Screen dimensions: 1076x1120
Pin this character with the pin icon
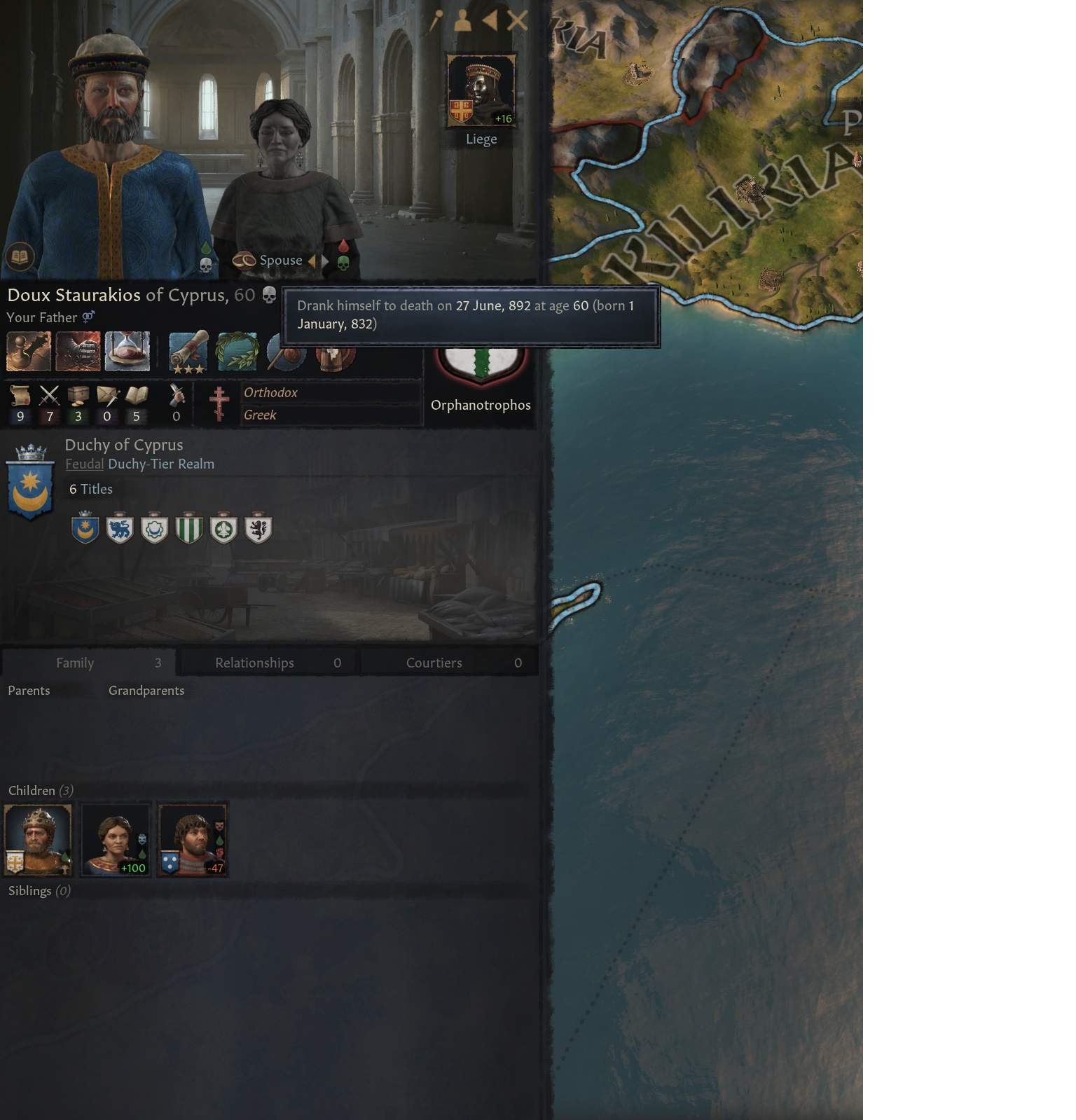pos(436,21)
